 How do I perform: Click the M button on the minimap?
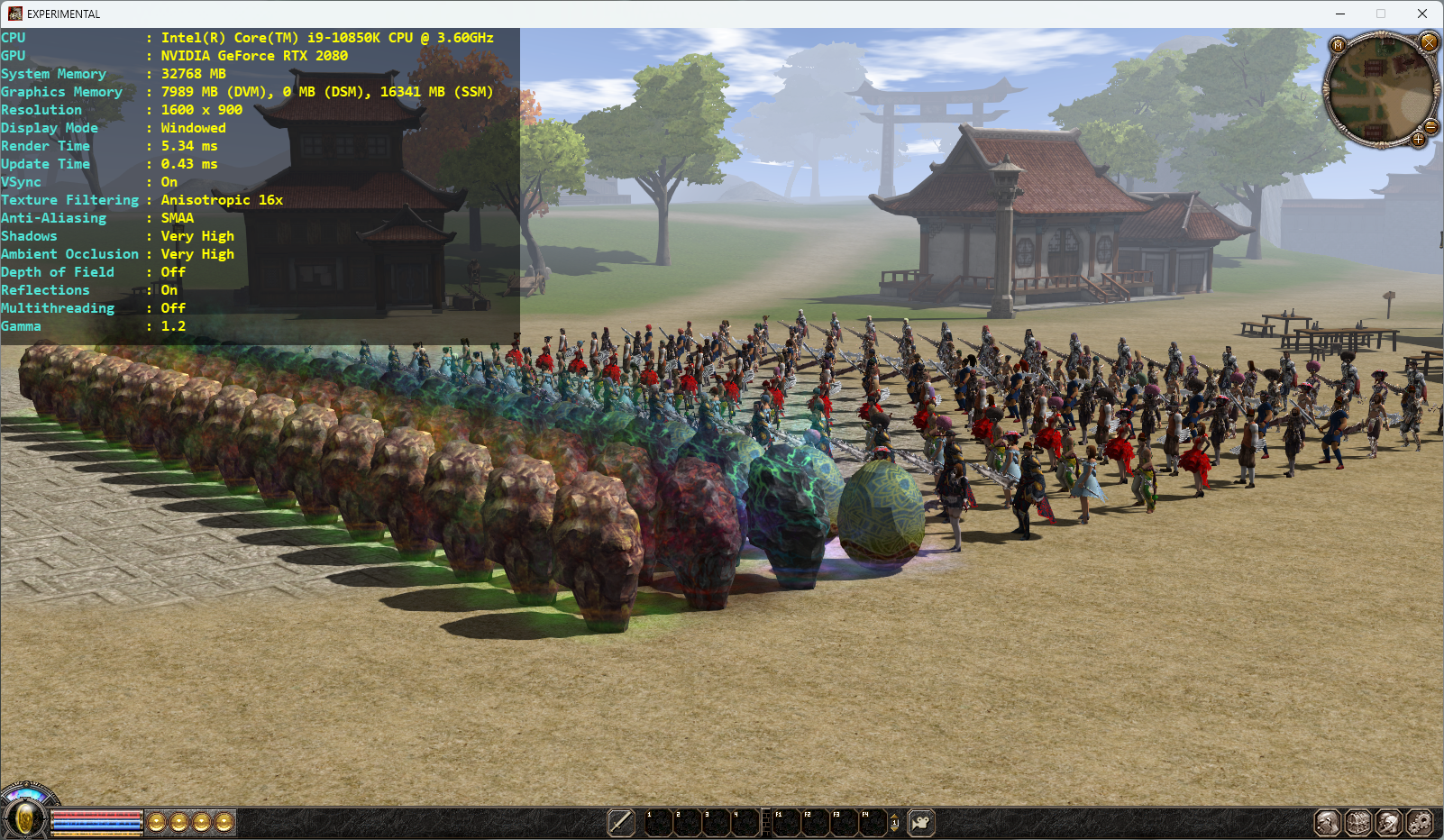pyautogui.click(x=1338, y=45)
